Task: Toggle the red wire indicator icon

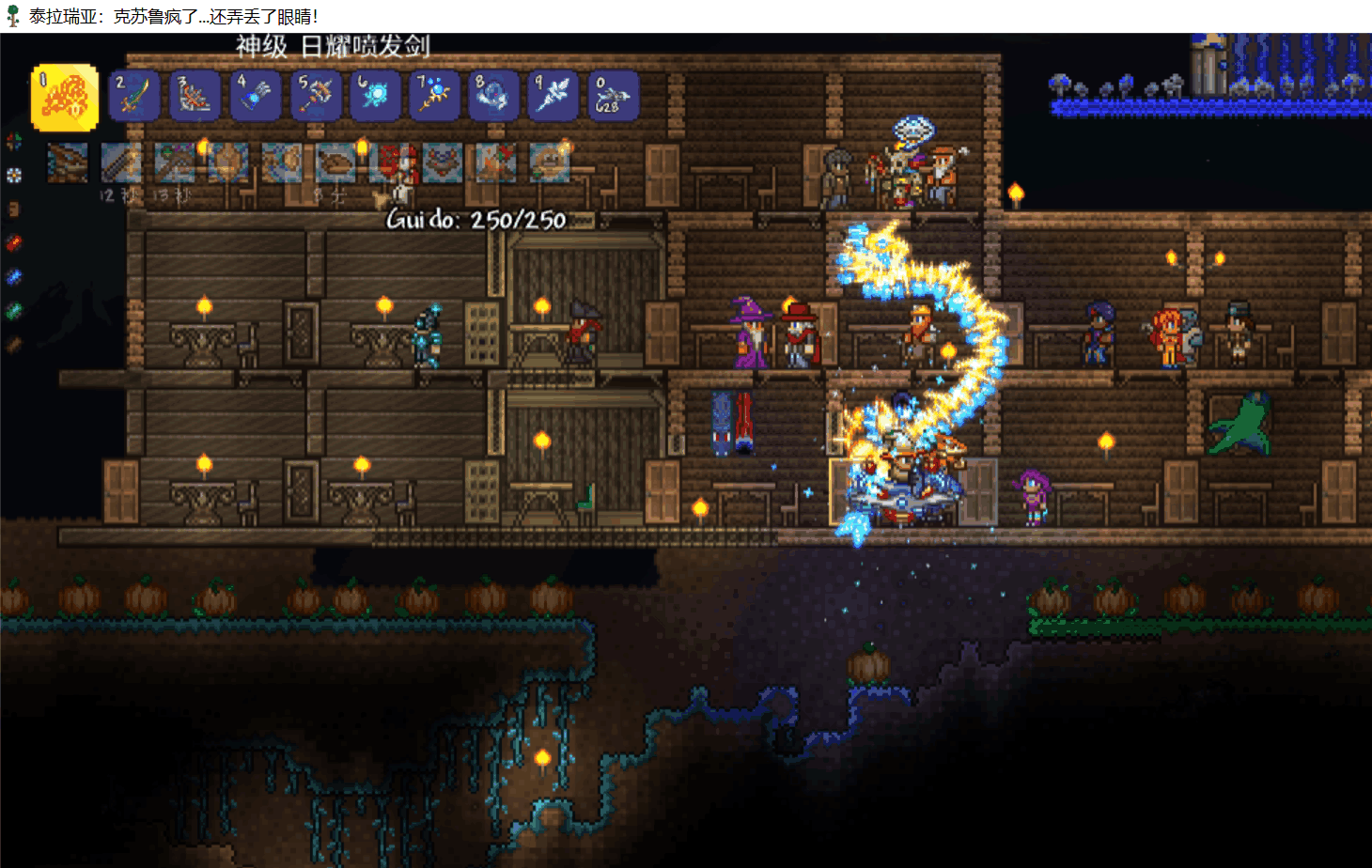Action: coord(13,243)
